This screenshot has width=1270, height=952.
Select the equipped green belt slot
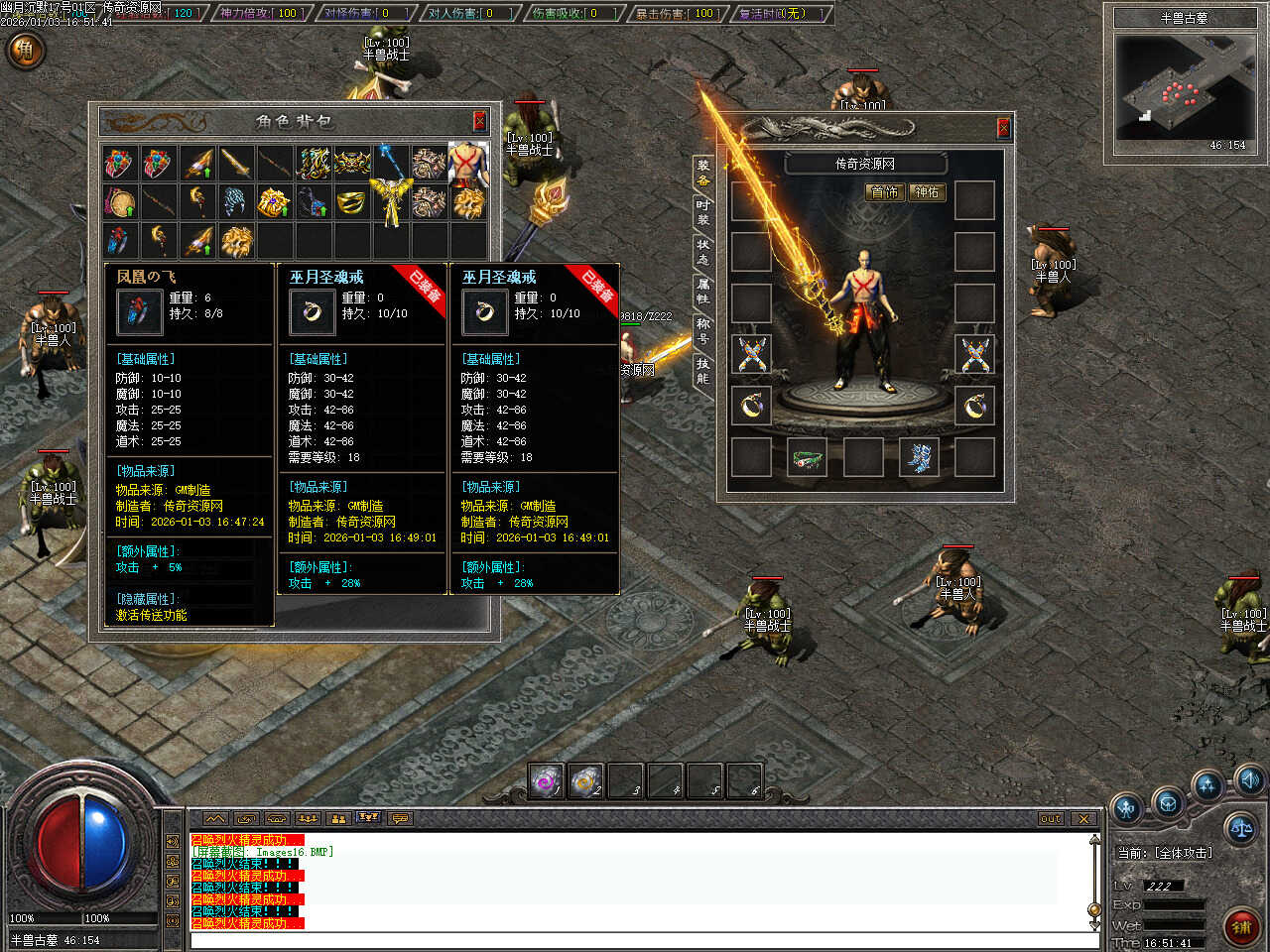(x=808, y=458)
